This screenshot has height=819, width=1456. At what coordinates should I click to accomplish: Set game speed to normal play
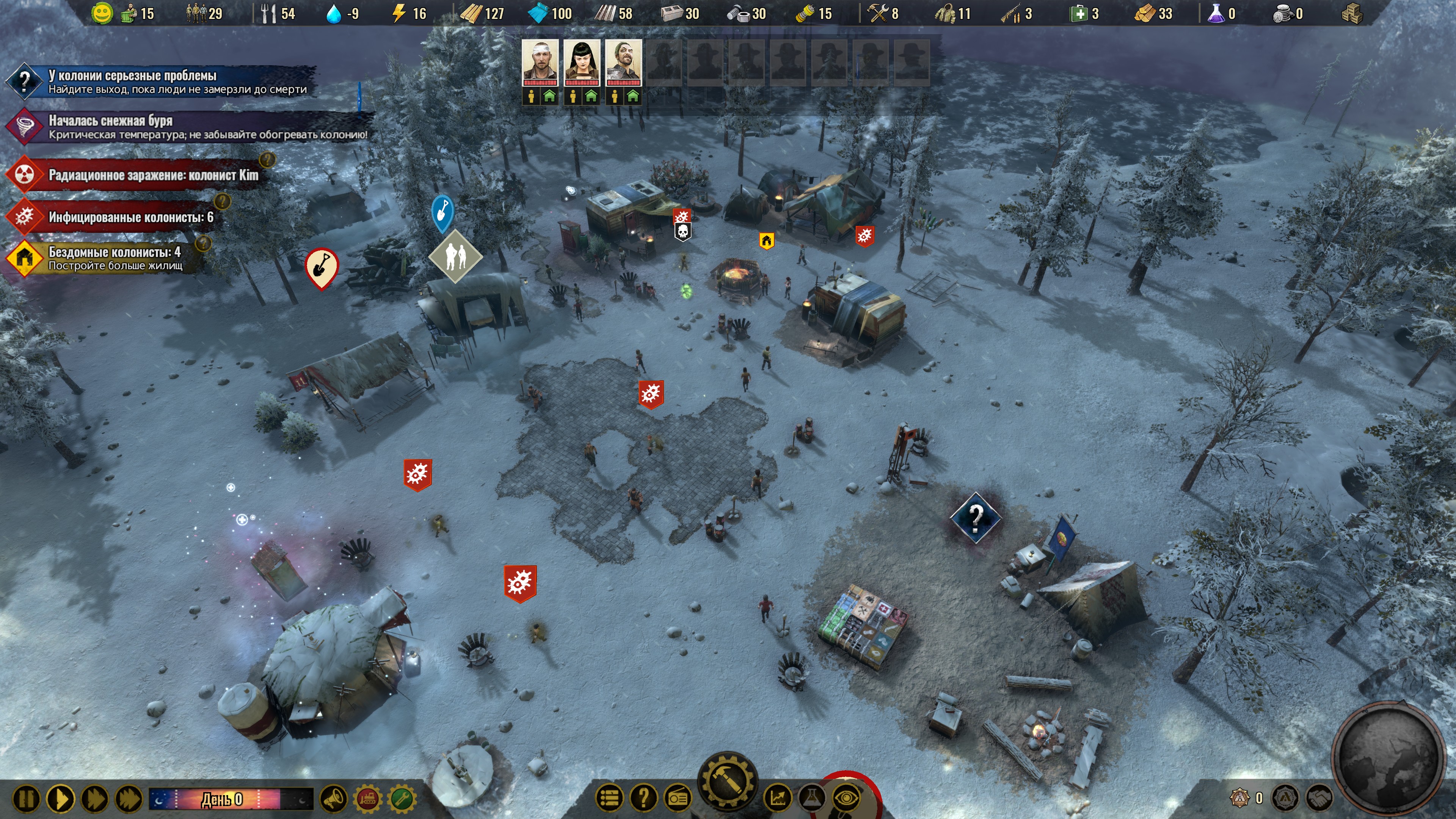click(x=61, y=799)
